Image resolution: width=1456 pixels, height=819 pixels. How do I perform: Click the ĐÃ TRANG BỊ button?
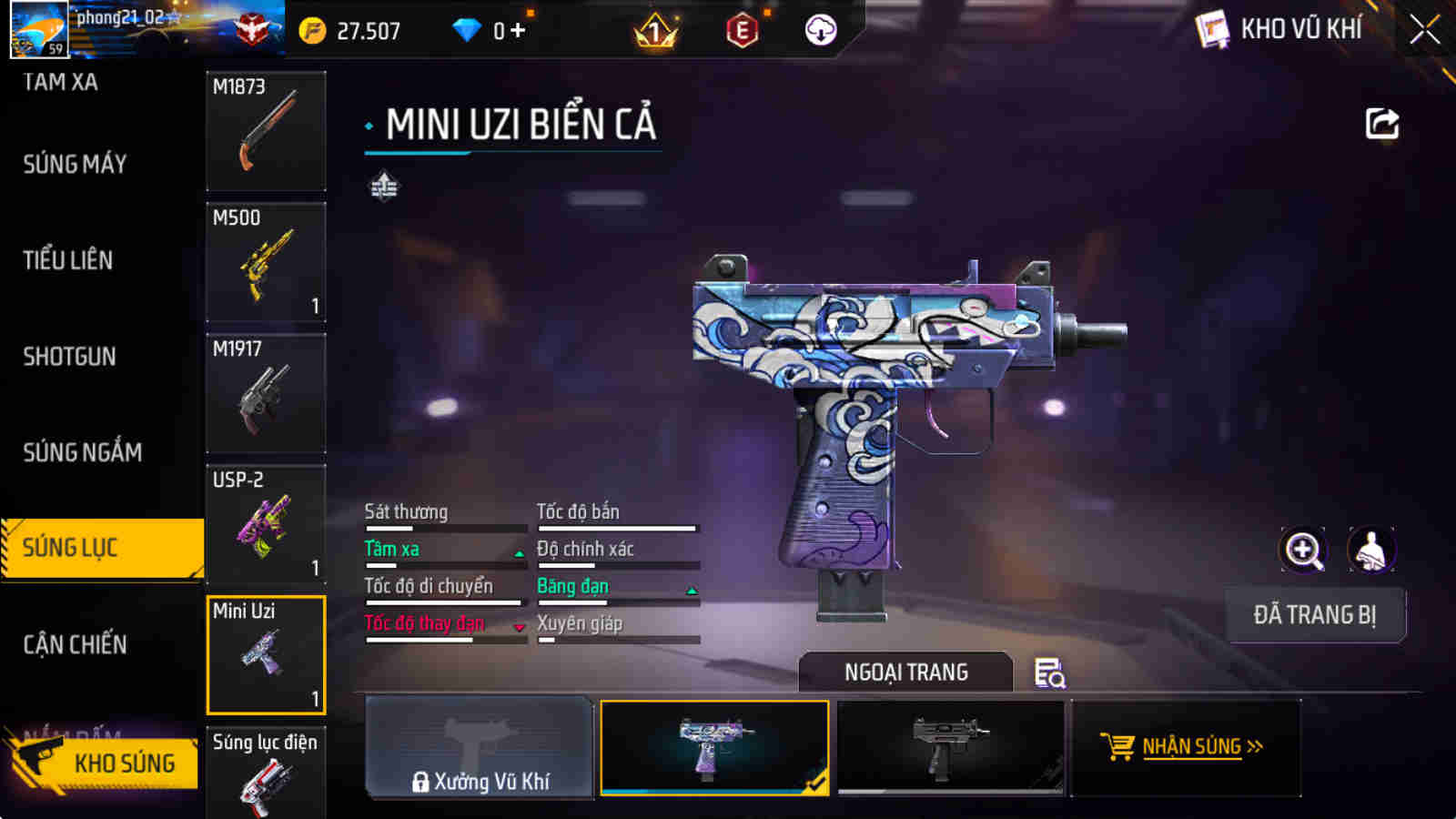point(1315,615)
